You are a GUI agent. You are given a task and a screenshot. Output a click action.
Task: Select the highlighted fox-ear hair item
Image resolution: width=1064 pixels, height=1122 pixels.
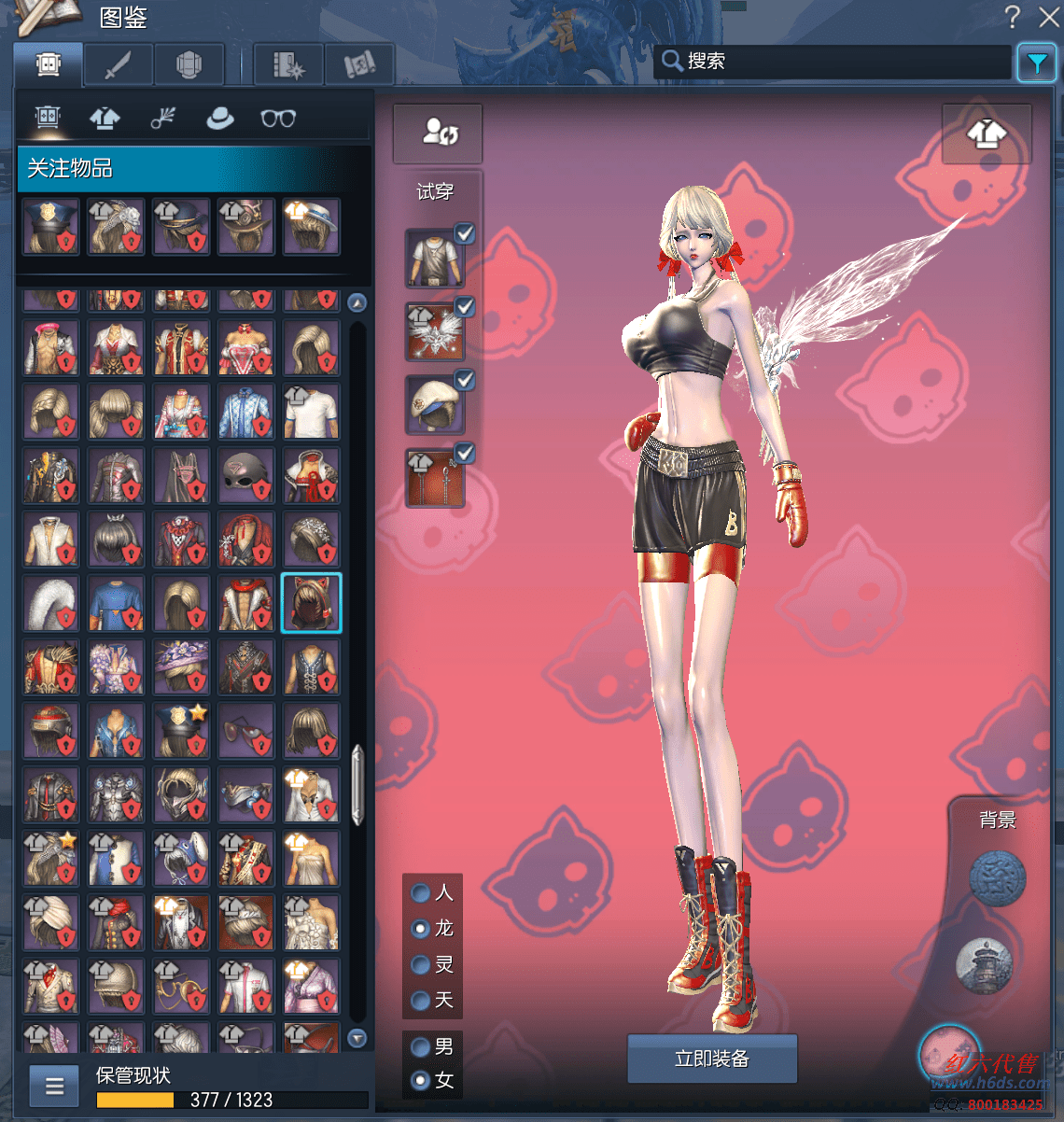[x=312, y=603]
